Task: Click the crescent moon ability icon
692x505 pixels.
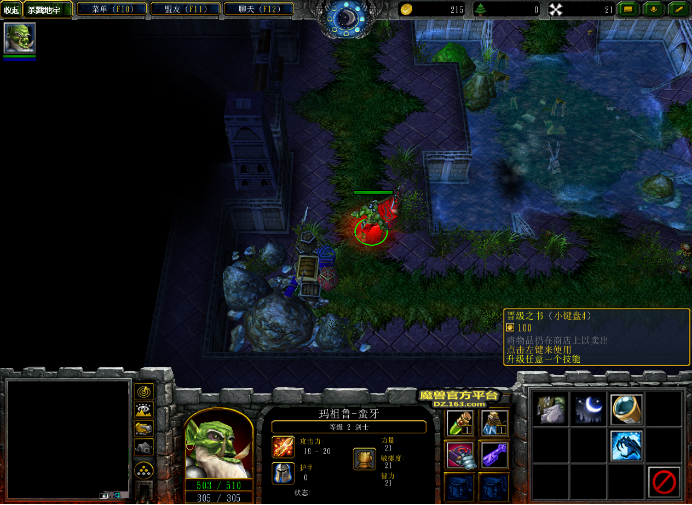Action: pyautogui.click(x=588, y=408)
